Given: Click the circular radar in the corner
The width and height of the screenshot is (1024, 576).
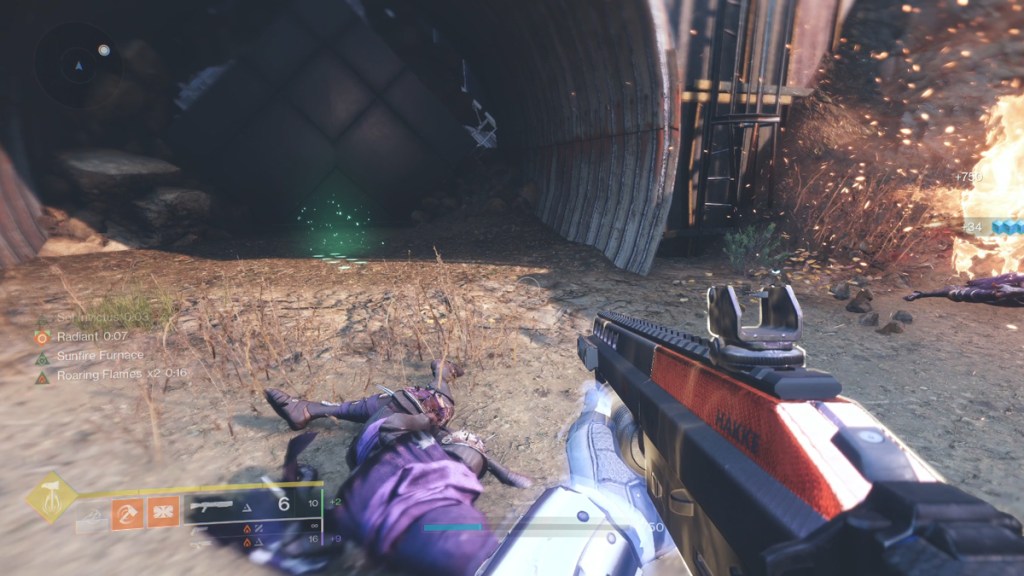Looking at the screenshot, I should click(x=79, y=64).
